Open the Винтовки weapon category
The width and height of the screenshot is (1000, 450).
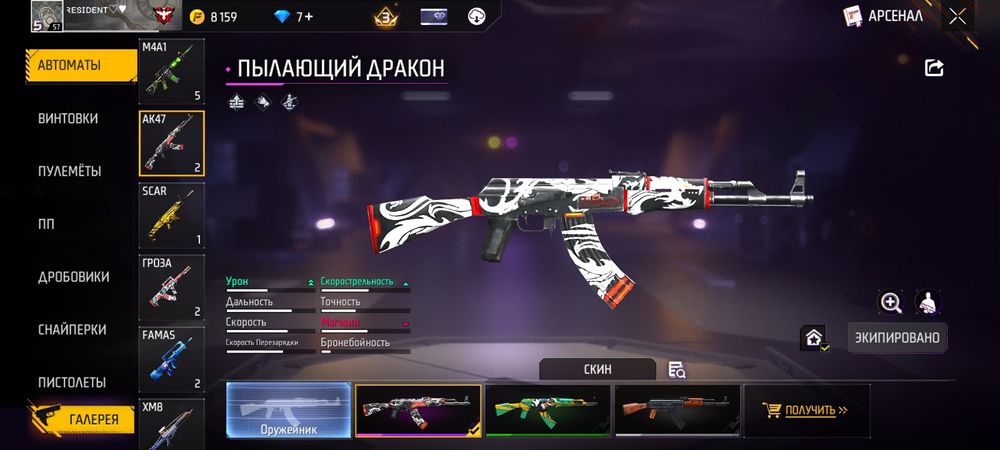[69, 118]
